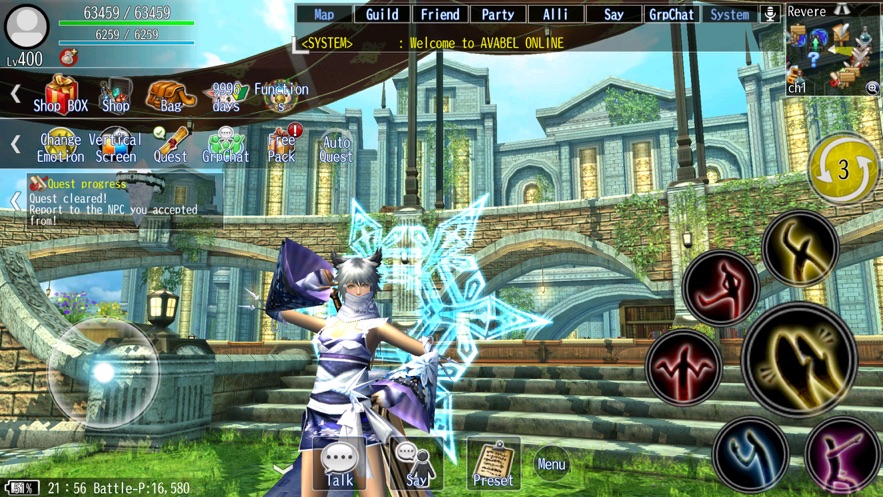Open the minimap in the corner
Viewport: 883px width, 497px height.
(832, 57)
